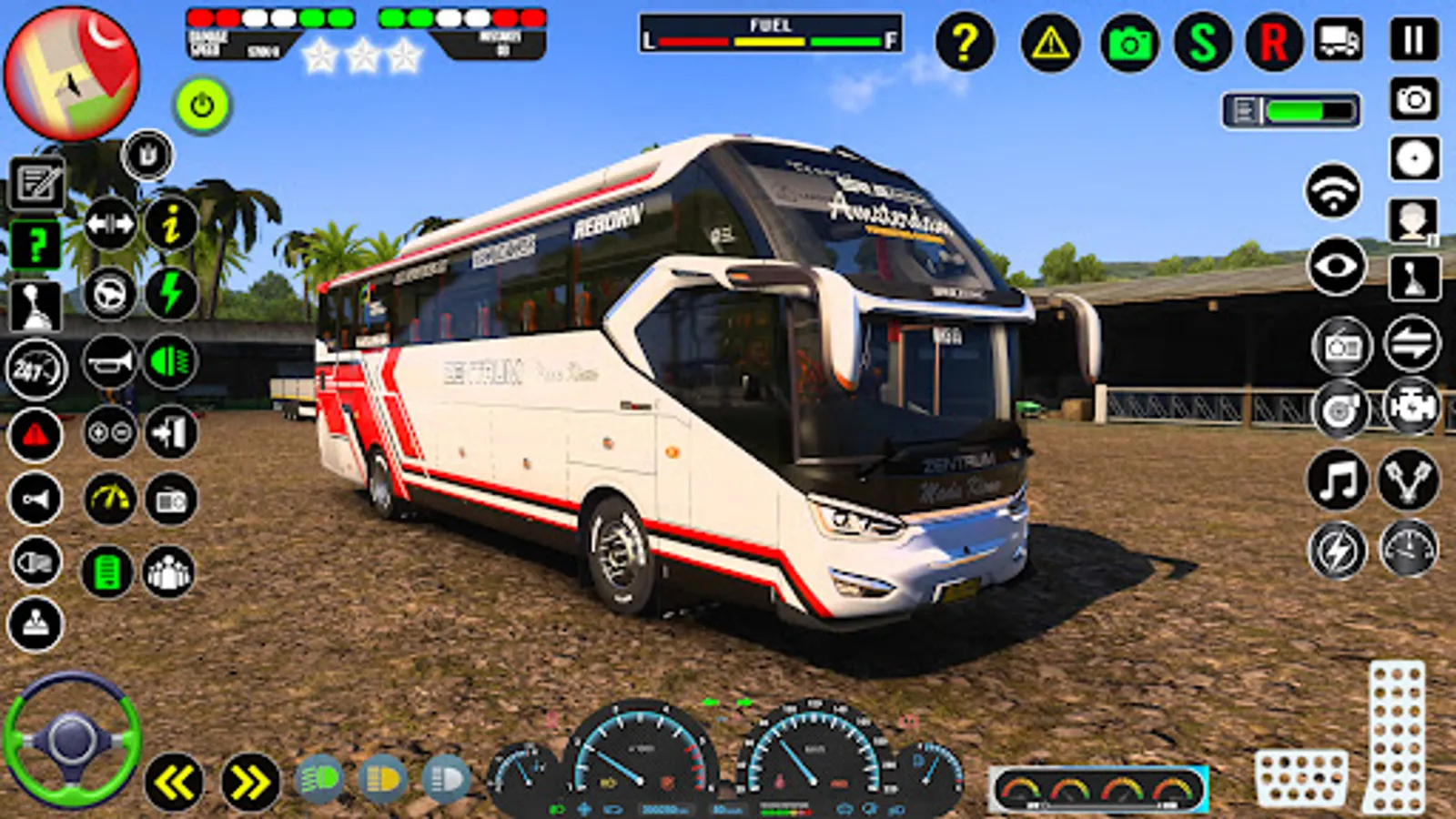Click the left-right arrows steering option
Image resolution: width=1456 pixels, height=819 pixels.
[109, 223]
